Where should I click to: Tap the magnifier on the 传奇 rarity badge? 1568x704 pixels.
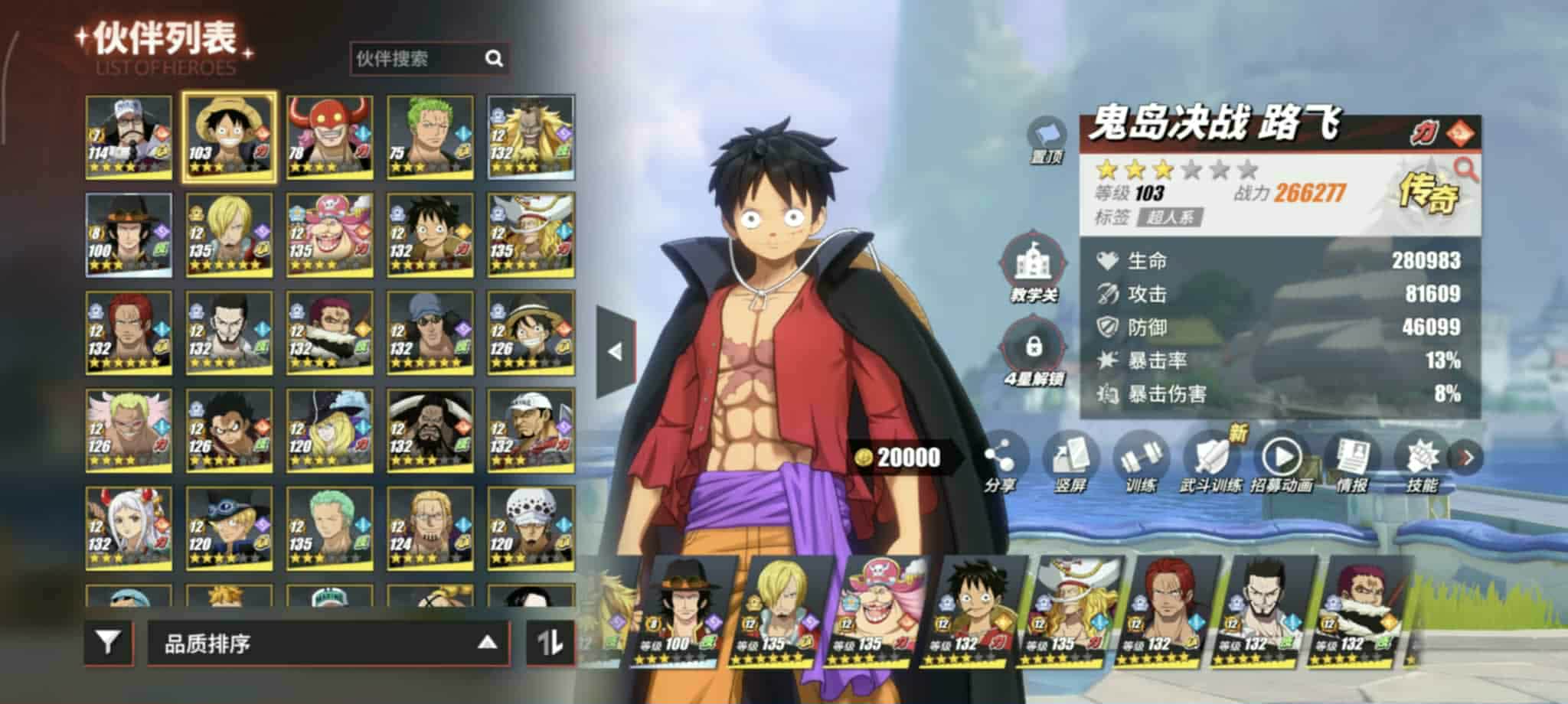coord(1465,169)
